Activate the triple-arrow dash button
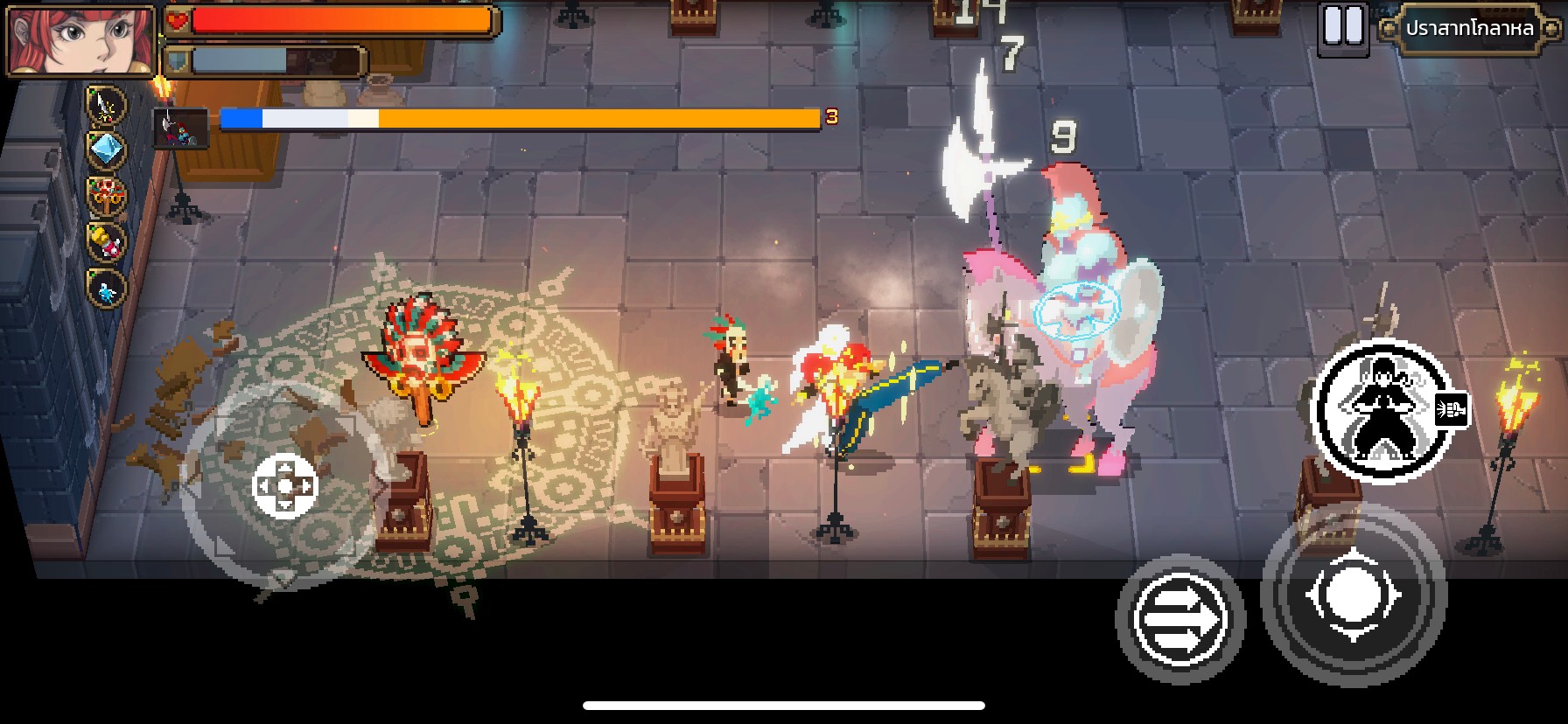 click(1179, 619)
